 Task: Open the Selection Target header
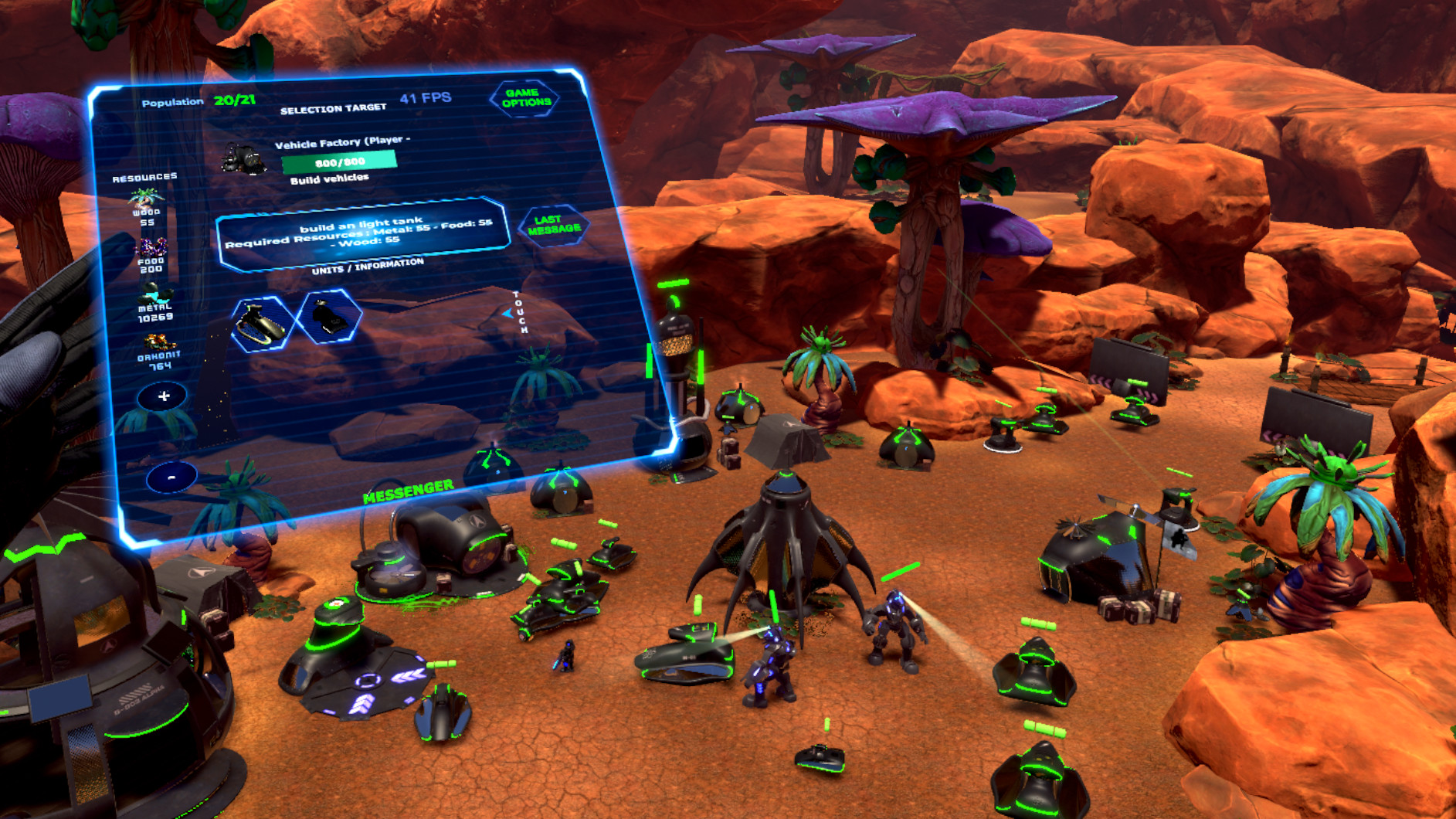point(334,107)
